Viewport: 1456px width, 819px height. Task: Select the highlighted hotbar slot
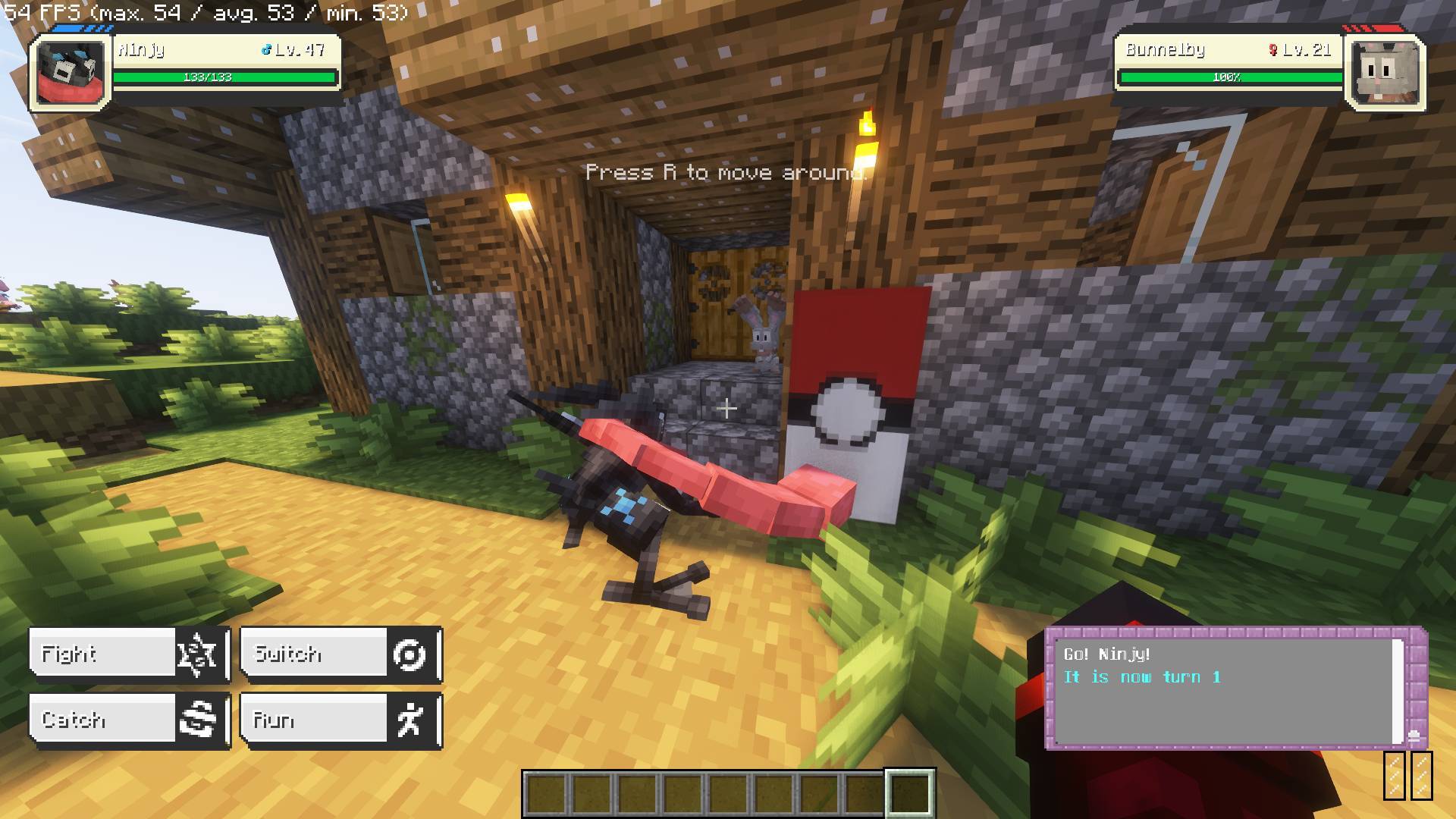coord(908,792)
